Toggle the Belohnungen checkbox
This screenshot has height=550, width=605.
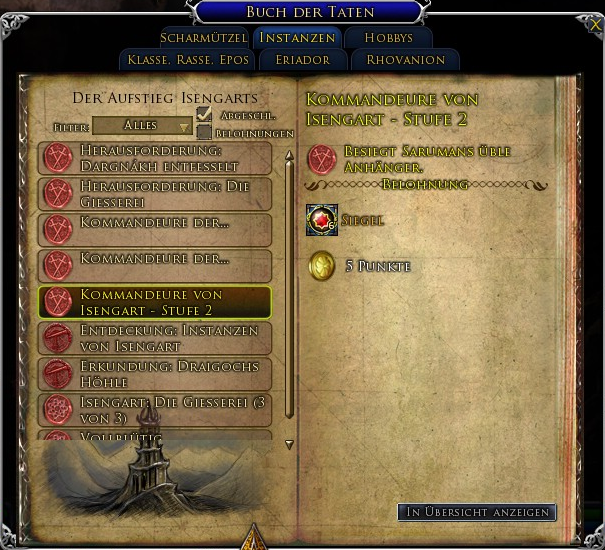pos(204,132)
